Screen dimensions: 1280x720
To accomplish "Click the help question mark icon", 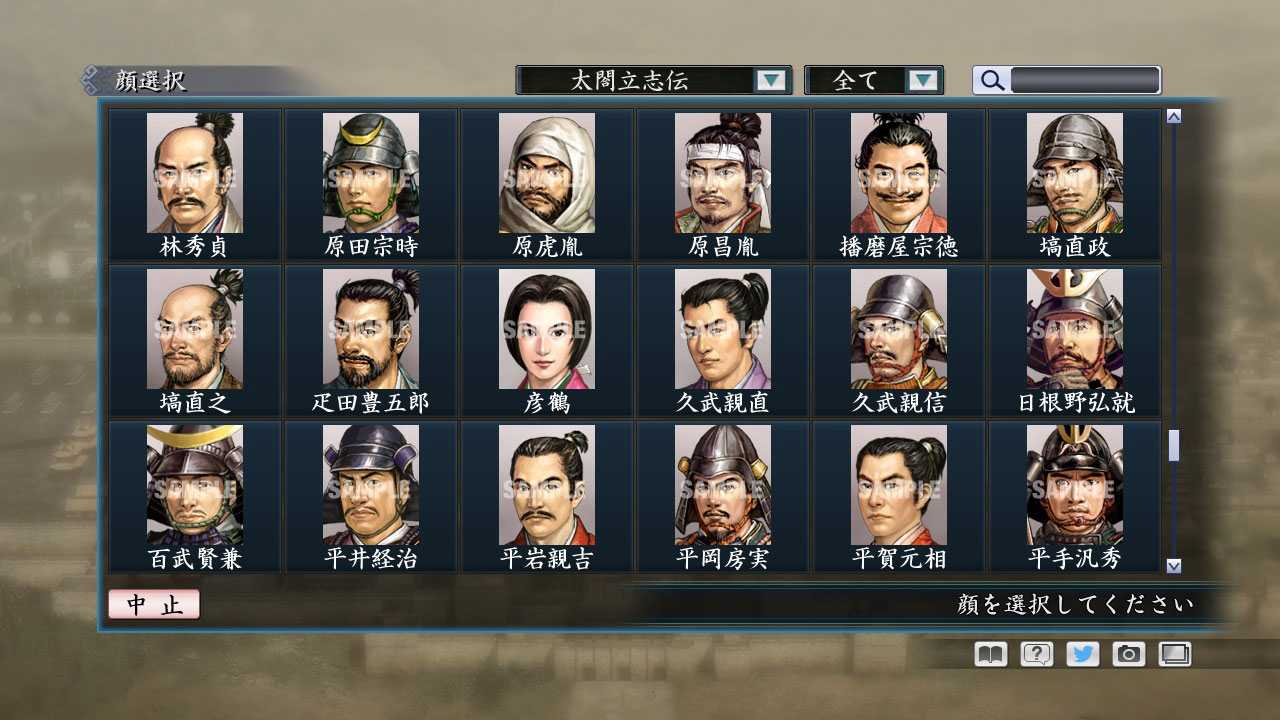I will (x=1035, y=653).
